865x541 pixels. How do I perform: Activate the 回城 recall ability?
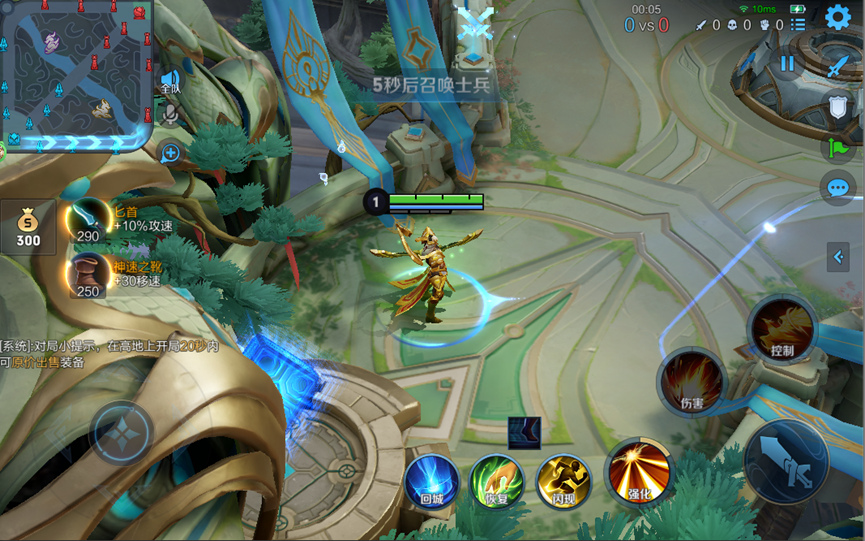point(432,481)
